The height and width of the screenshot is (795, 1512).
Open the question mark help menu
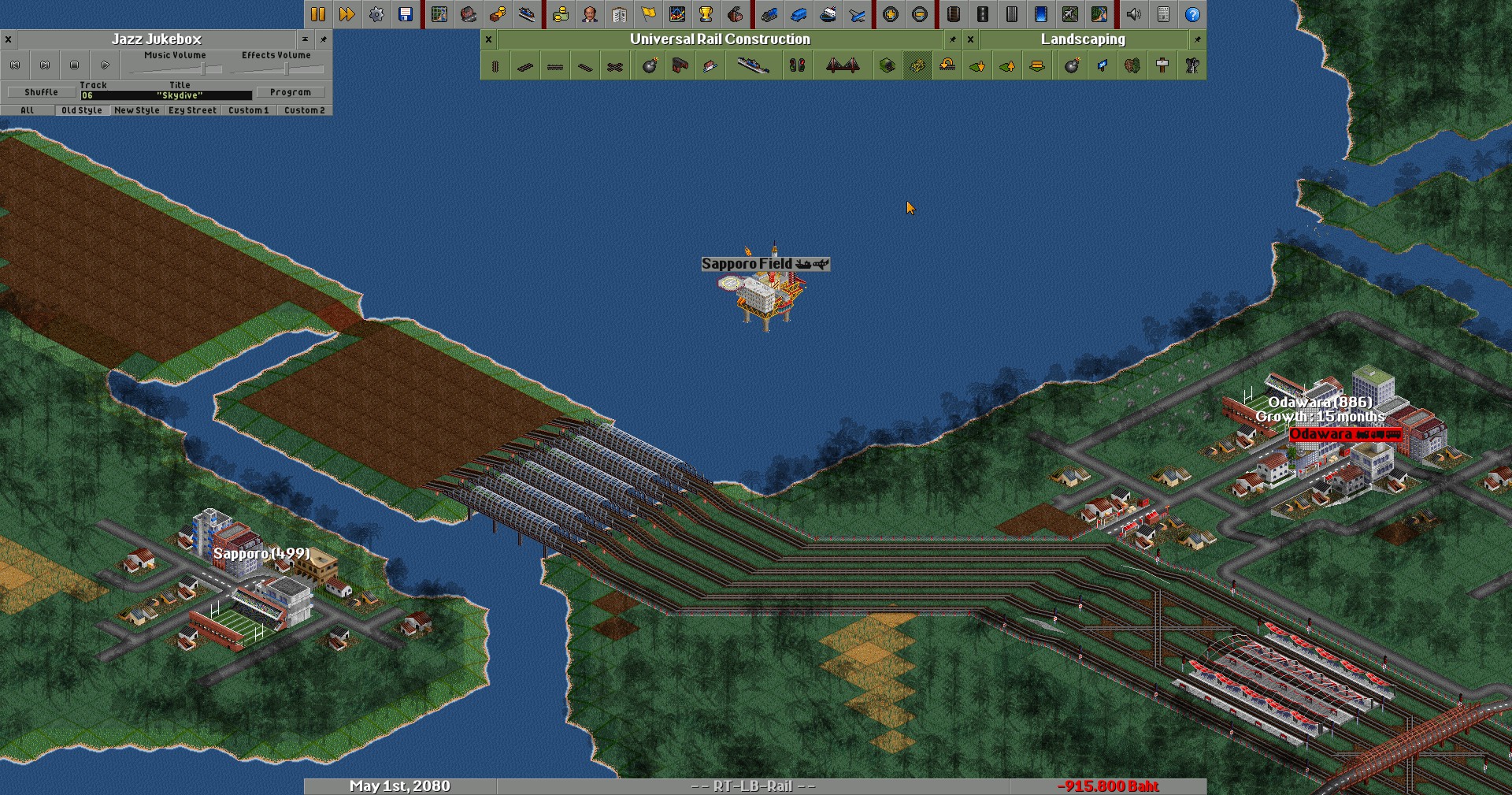[1192, 14]
